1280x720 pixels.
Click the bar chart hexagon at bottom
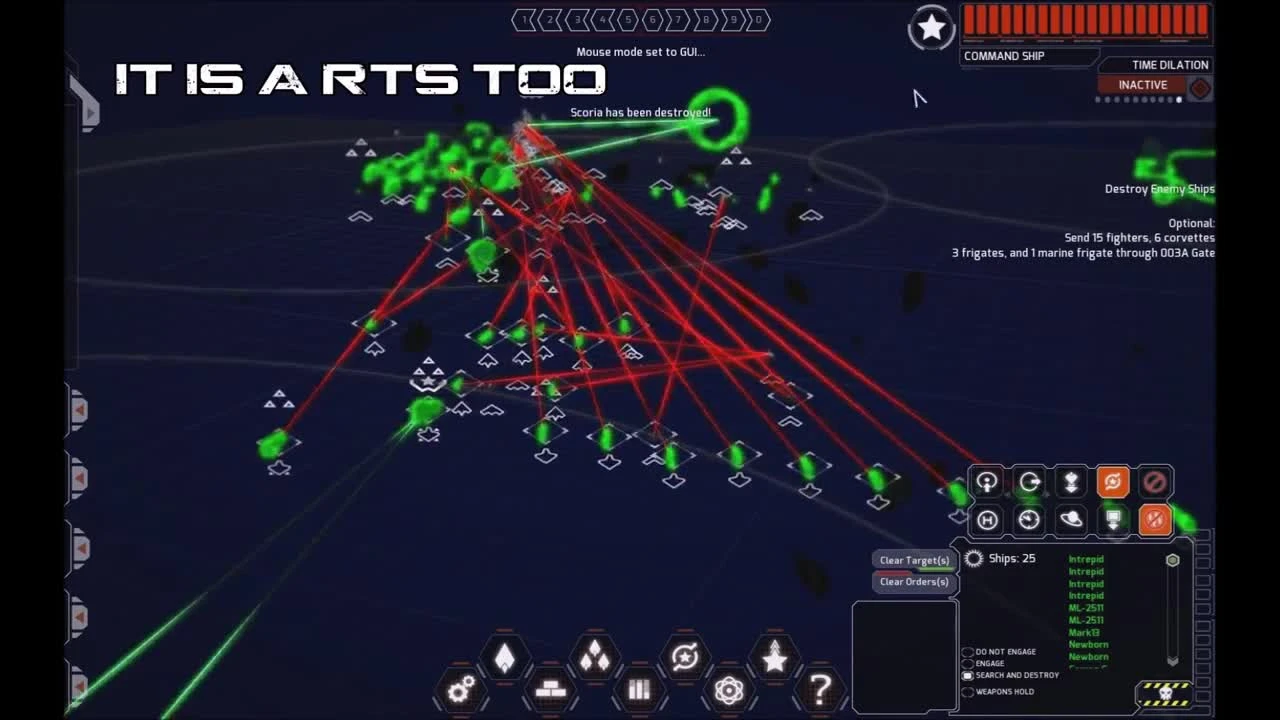(638, 690)
